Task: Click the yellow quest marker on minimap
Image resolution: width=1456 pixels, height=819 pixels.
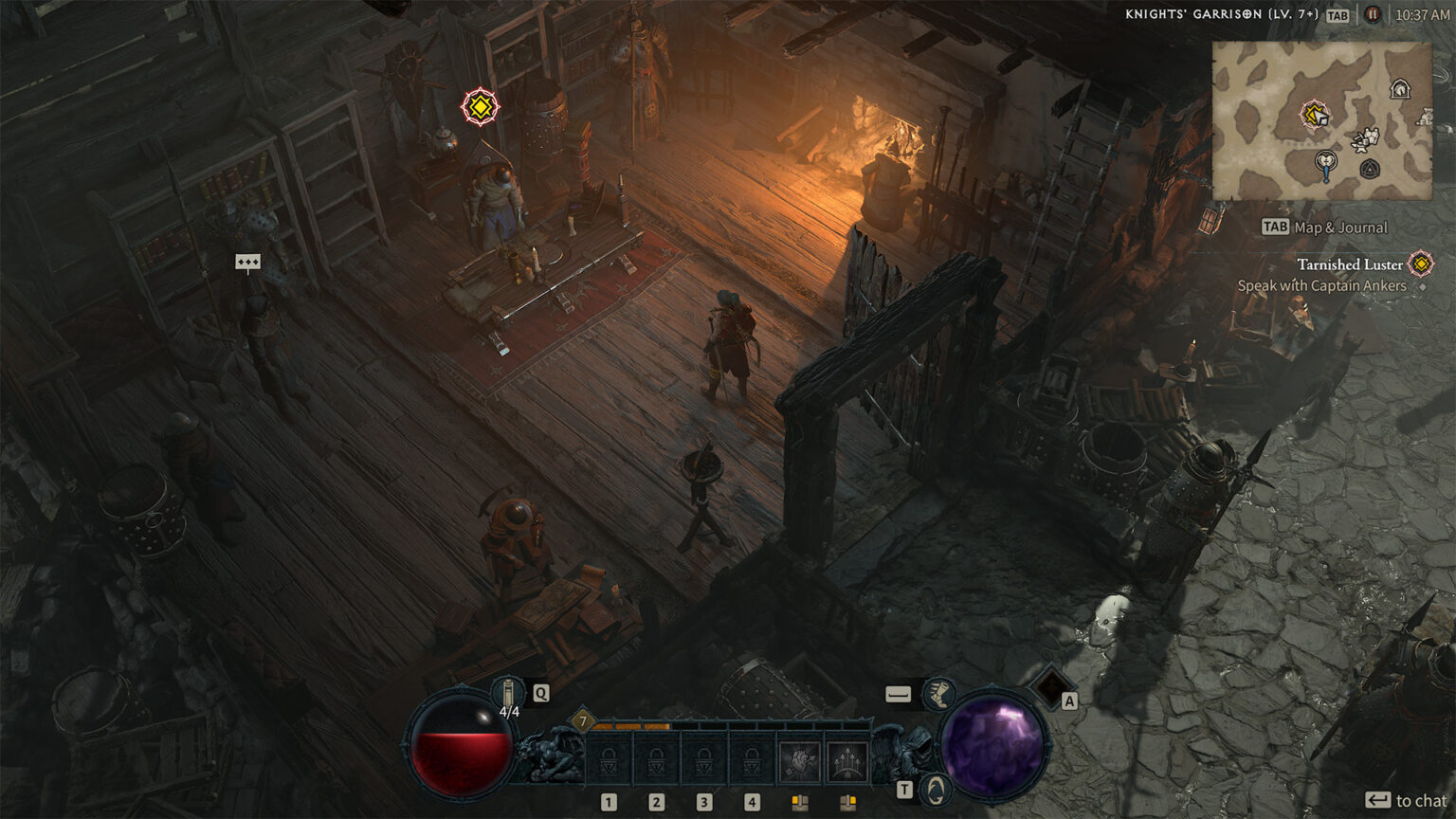Action: click(x=1314, y=116)
